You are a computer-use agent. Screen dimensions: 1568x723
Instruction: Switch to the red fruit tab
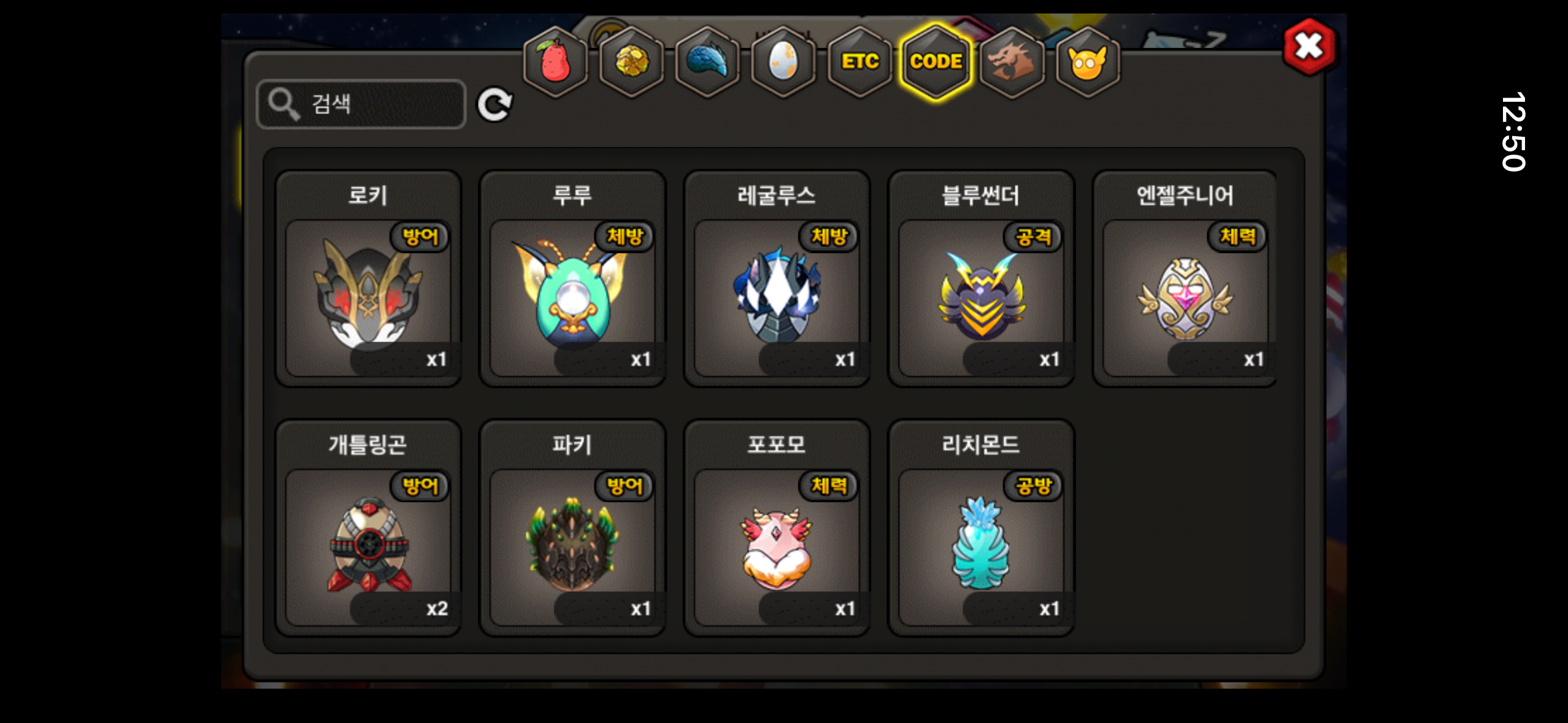coord(555,62)
